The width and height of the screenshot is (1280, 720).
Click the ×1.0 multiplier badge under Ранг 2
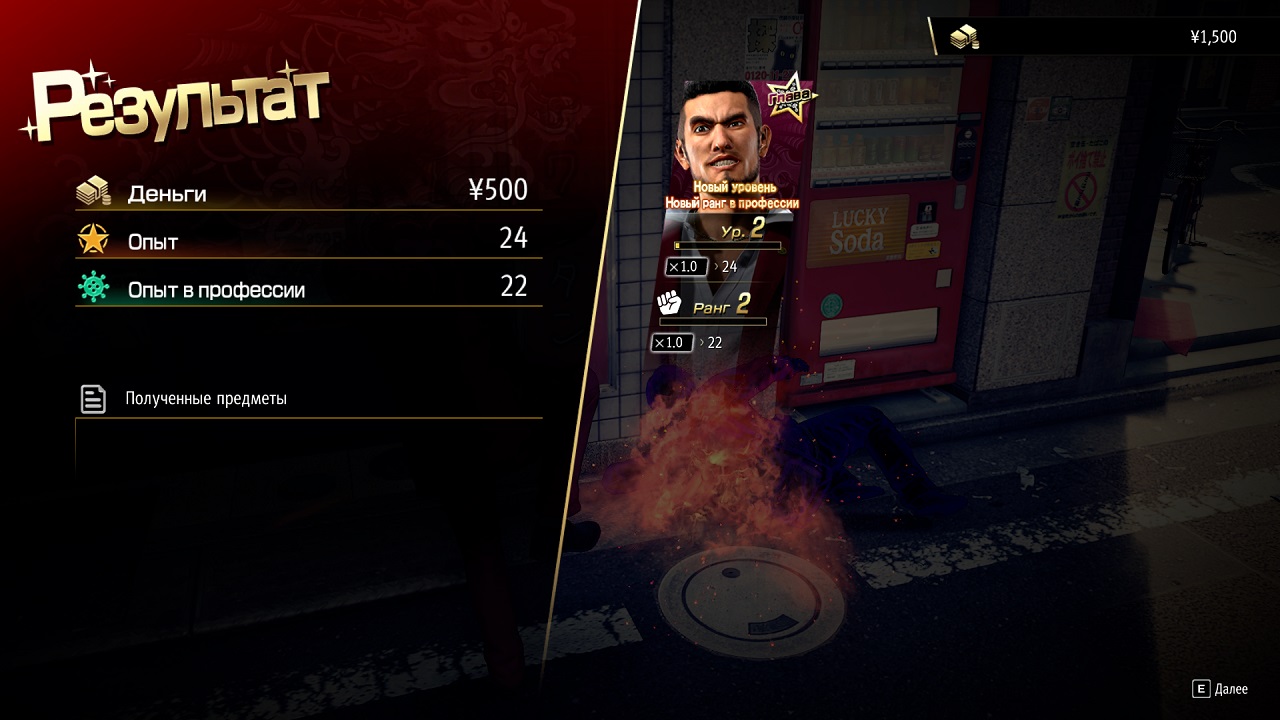coord(671,343)
